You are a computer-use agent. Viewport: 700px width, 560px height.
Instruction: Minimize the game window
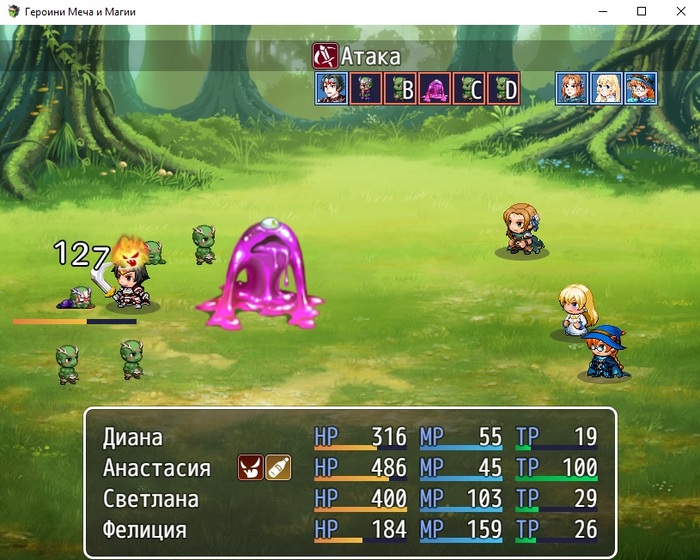tap(603, 12)
